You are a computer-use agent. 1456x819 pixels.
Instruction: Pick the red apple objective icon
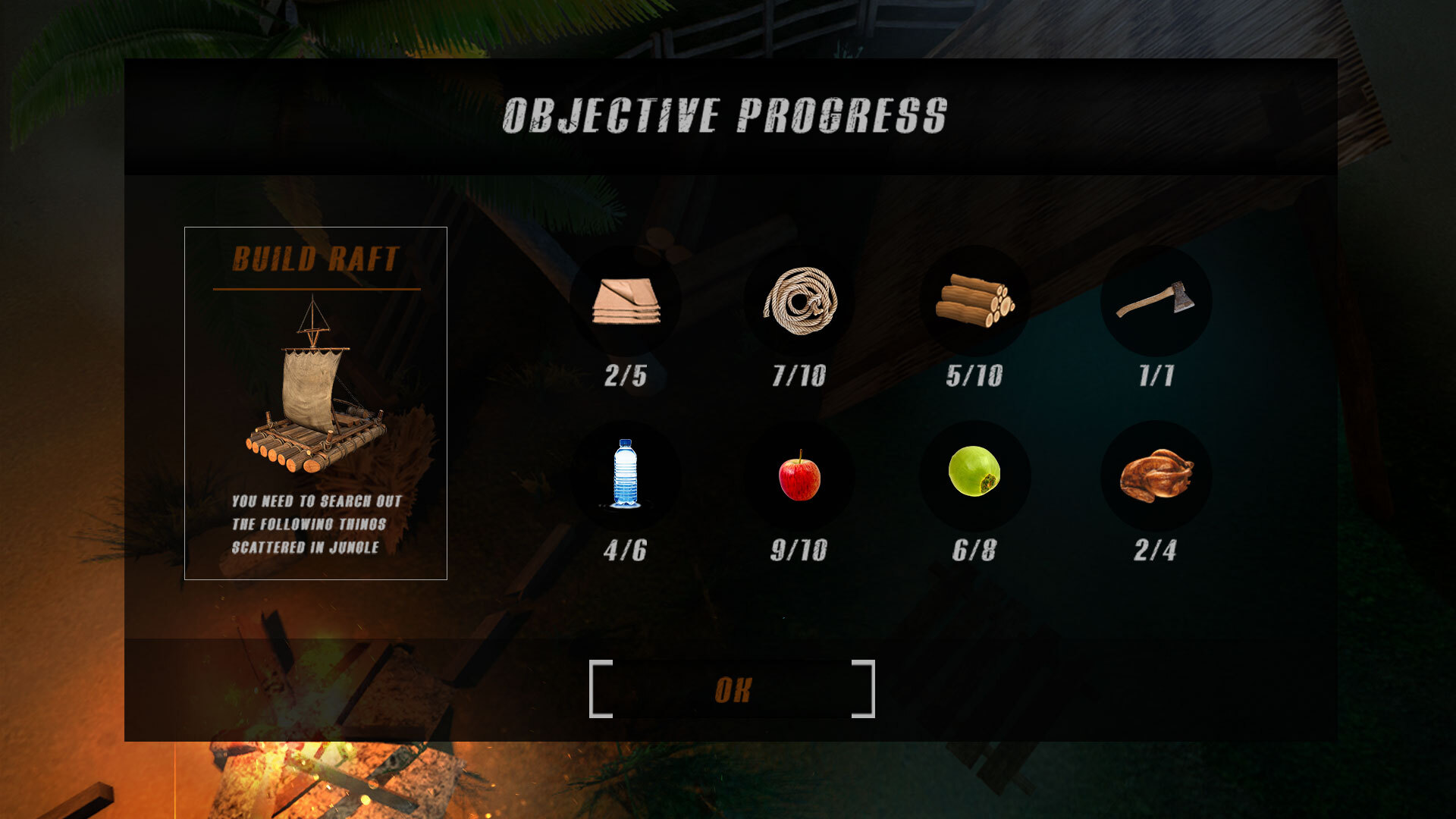click(x=799, y=475)
